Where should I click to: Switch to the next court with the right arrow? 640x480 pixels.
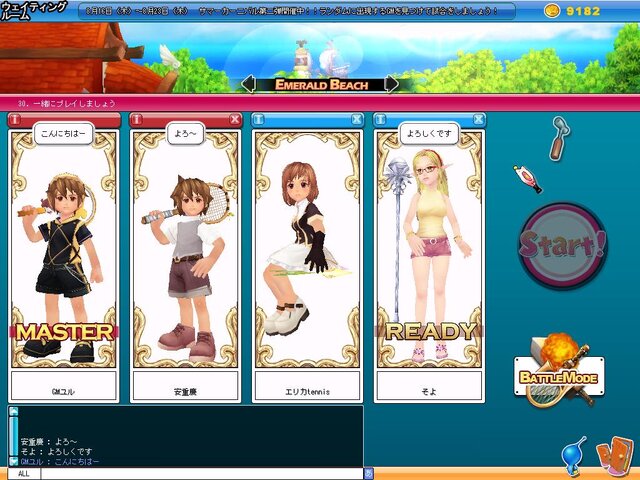[391, 84]
